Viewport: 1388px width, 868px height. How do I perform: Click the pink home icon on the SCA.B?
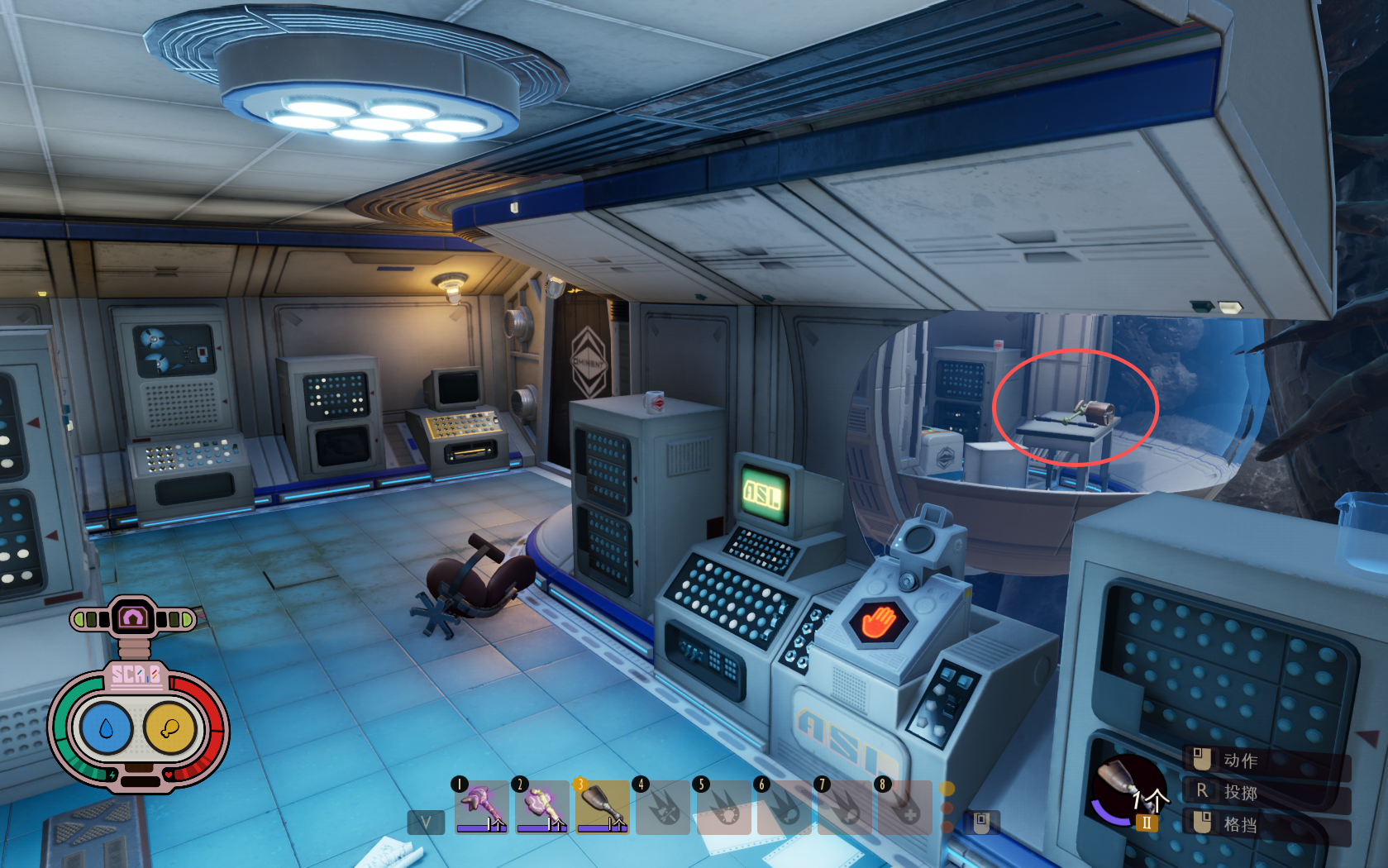(133, 618)
